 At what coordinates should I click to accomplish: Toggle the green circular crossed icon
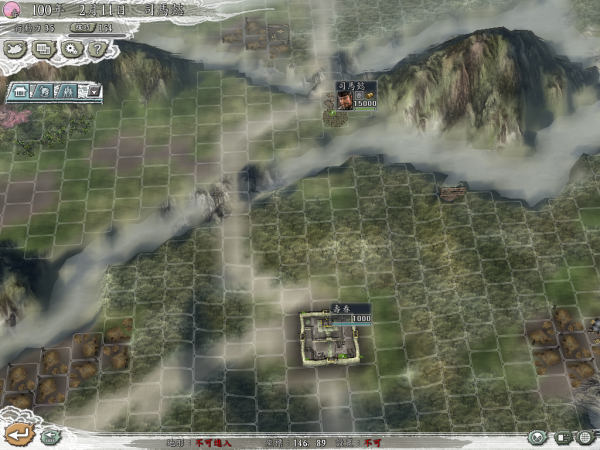coord(538,438)
